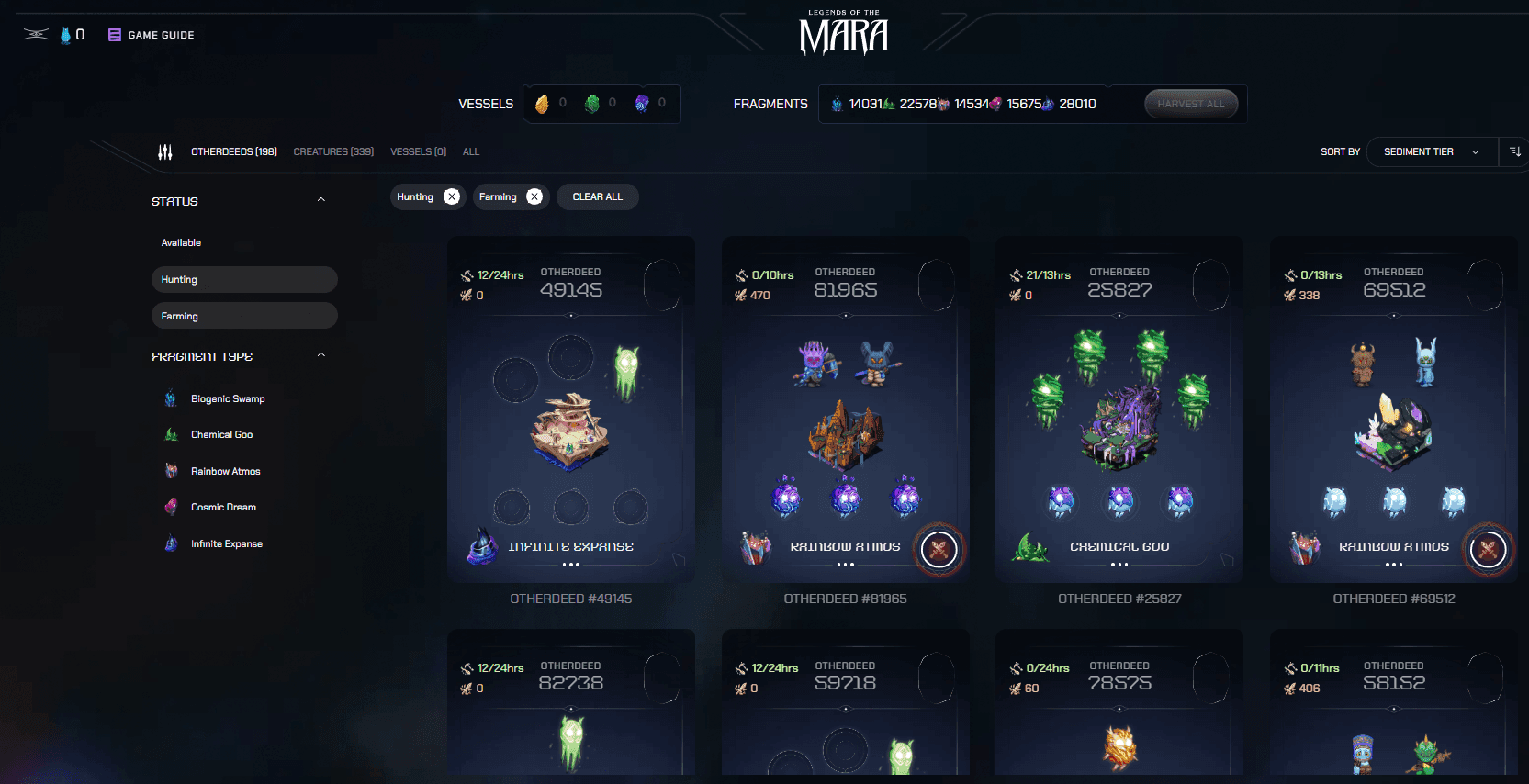Viewport: 1529px width, 784px height.
Task: Clear all active filters
Action: (x=597, y=196)
